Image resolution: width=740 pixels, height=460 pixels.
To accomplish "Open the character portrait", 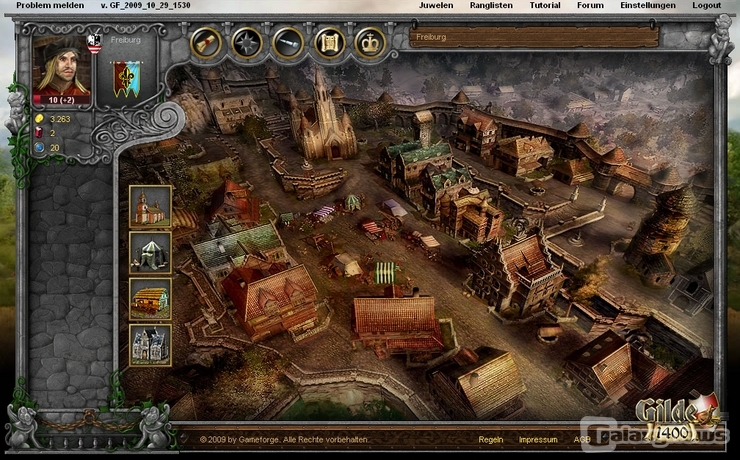I will [x=62, y=68].
